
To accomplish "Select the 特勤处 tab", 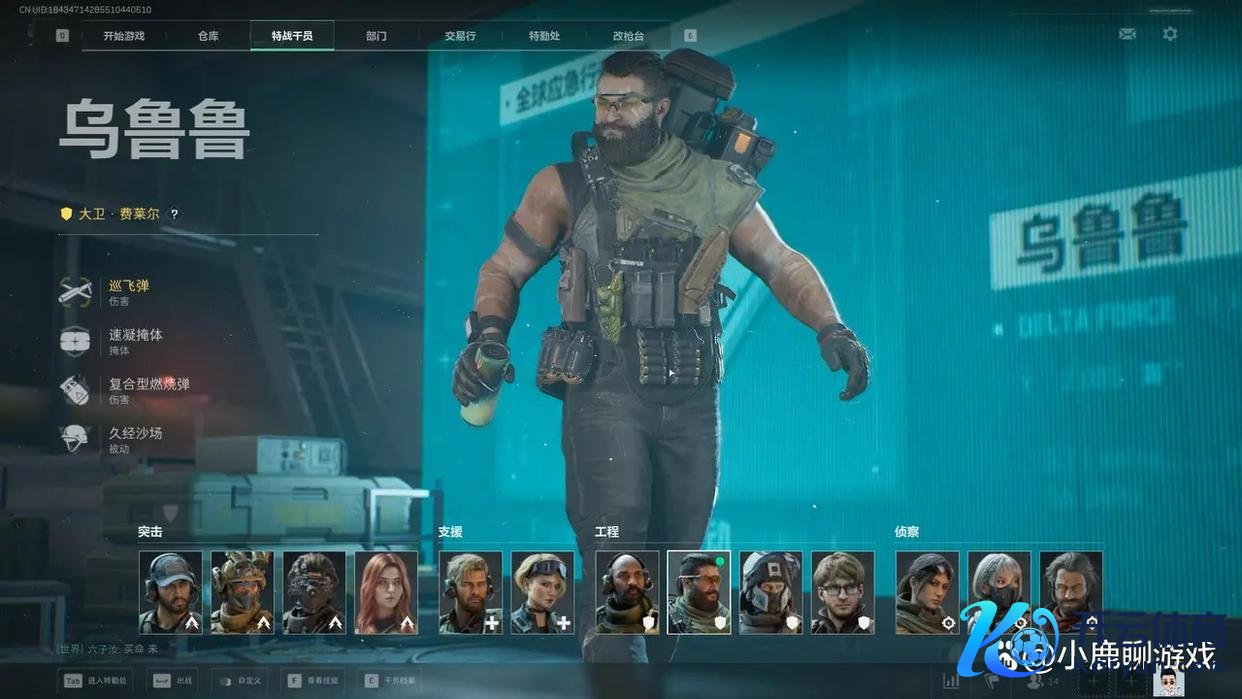I will tap(544, 36).
